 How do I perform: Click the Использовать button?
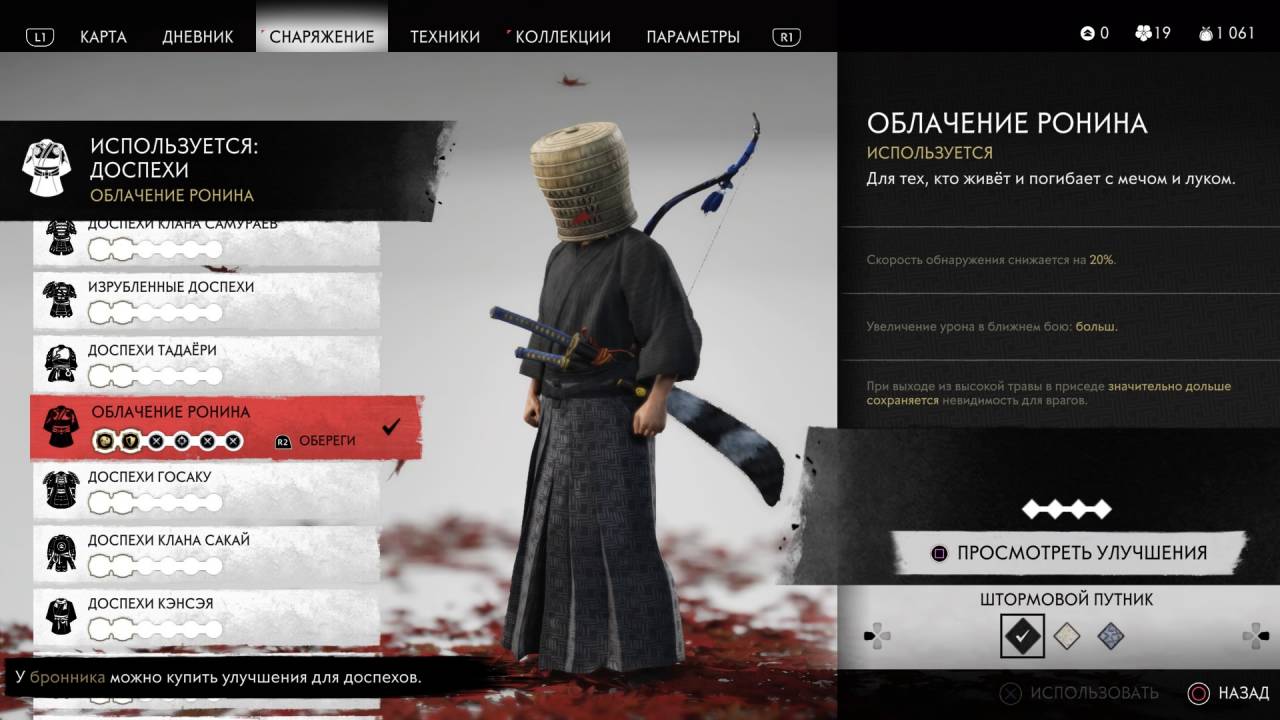[1080, 693]
